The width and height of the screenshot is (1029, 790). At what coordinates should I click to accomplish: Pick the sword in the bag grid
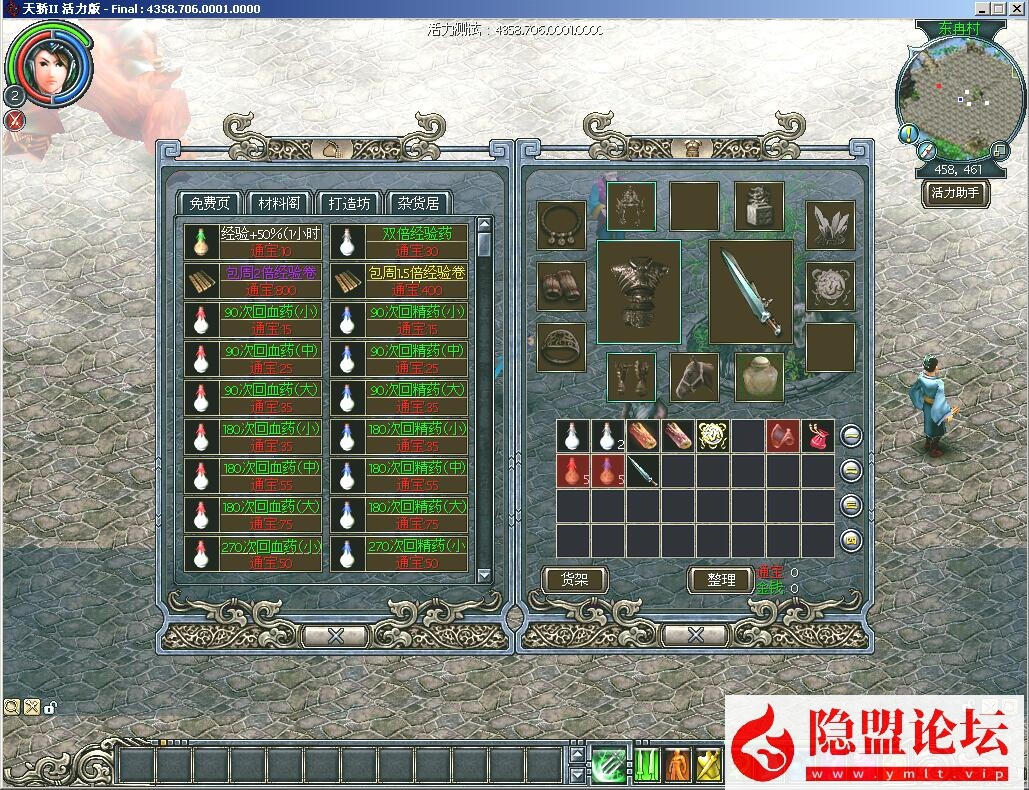click(x=643, y=472)
